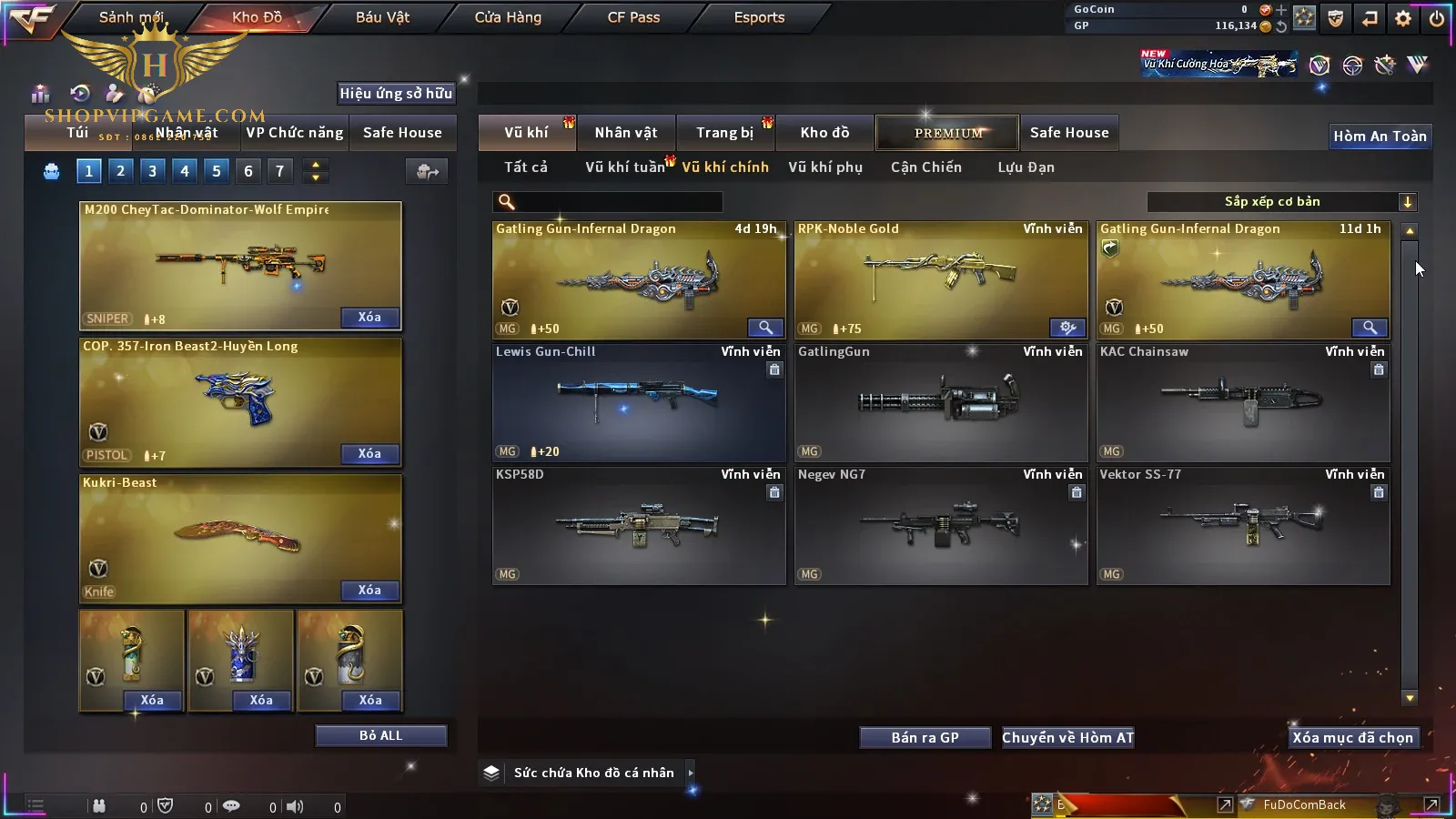Open the Hòm An Toàn button
Screen dimensions: 1456x819
tap(1380, 136)
